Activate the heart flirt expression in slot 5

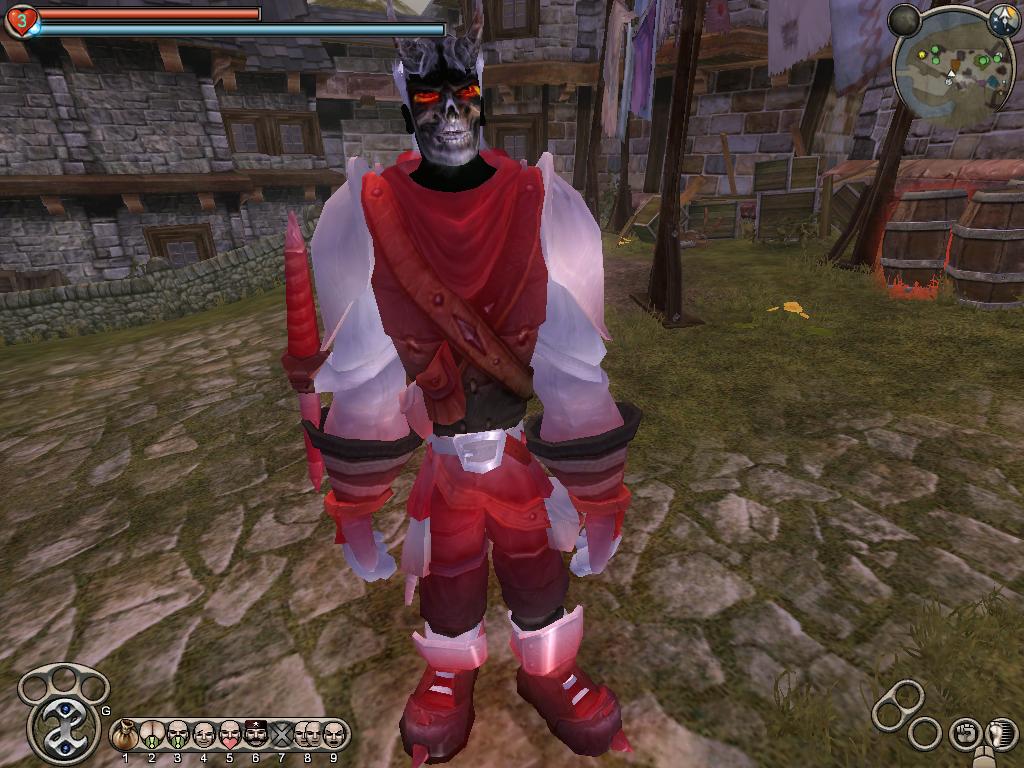tap(229, 735)
